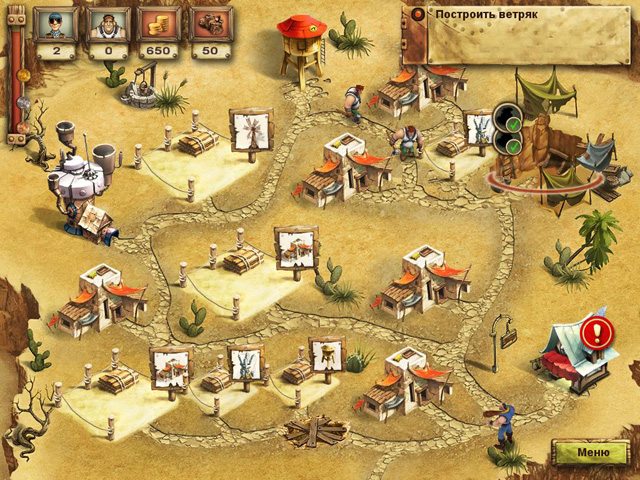Choose the windmill blueprint build sign

249,128
